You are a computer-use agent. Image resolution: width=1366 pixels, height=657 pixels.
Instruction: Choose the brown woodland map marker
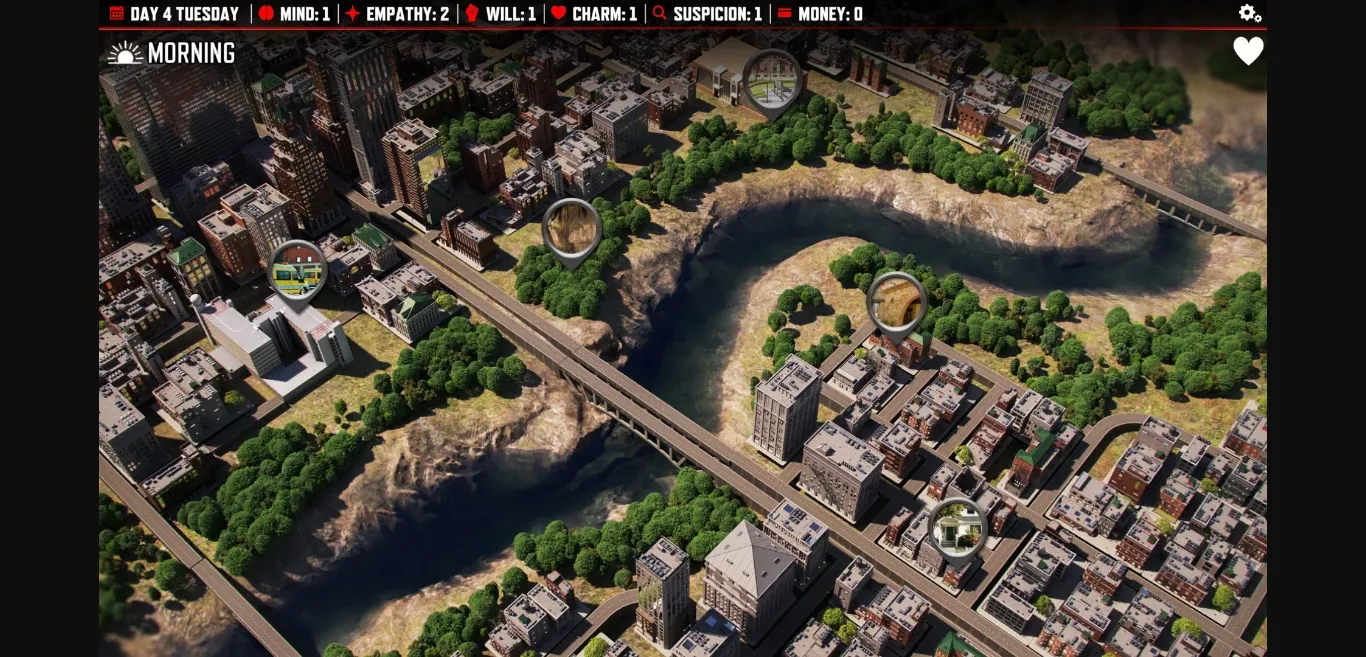click(571, 229)
